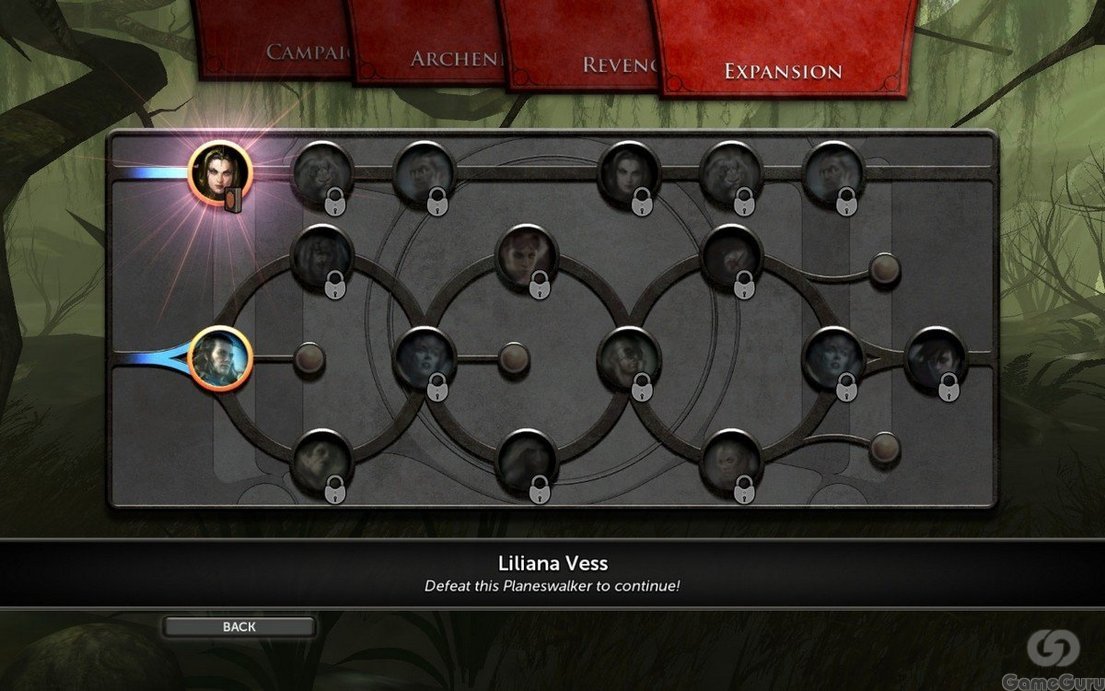Screen dimensions: 1105x691
Task: Click the Expansion tab
Action: 782,70
